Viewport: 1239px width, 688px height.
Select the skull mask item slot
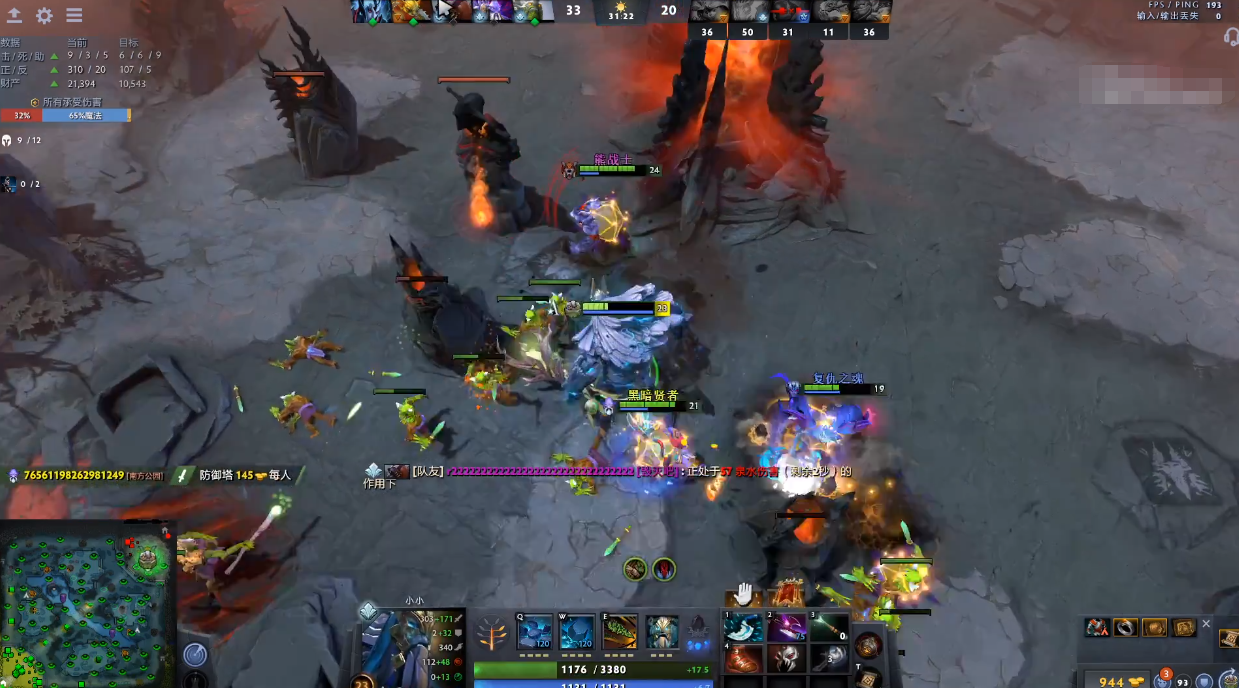786,660
